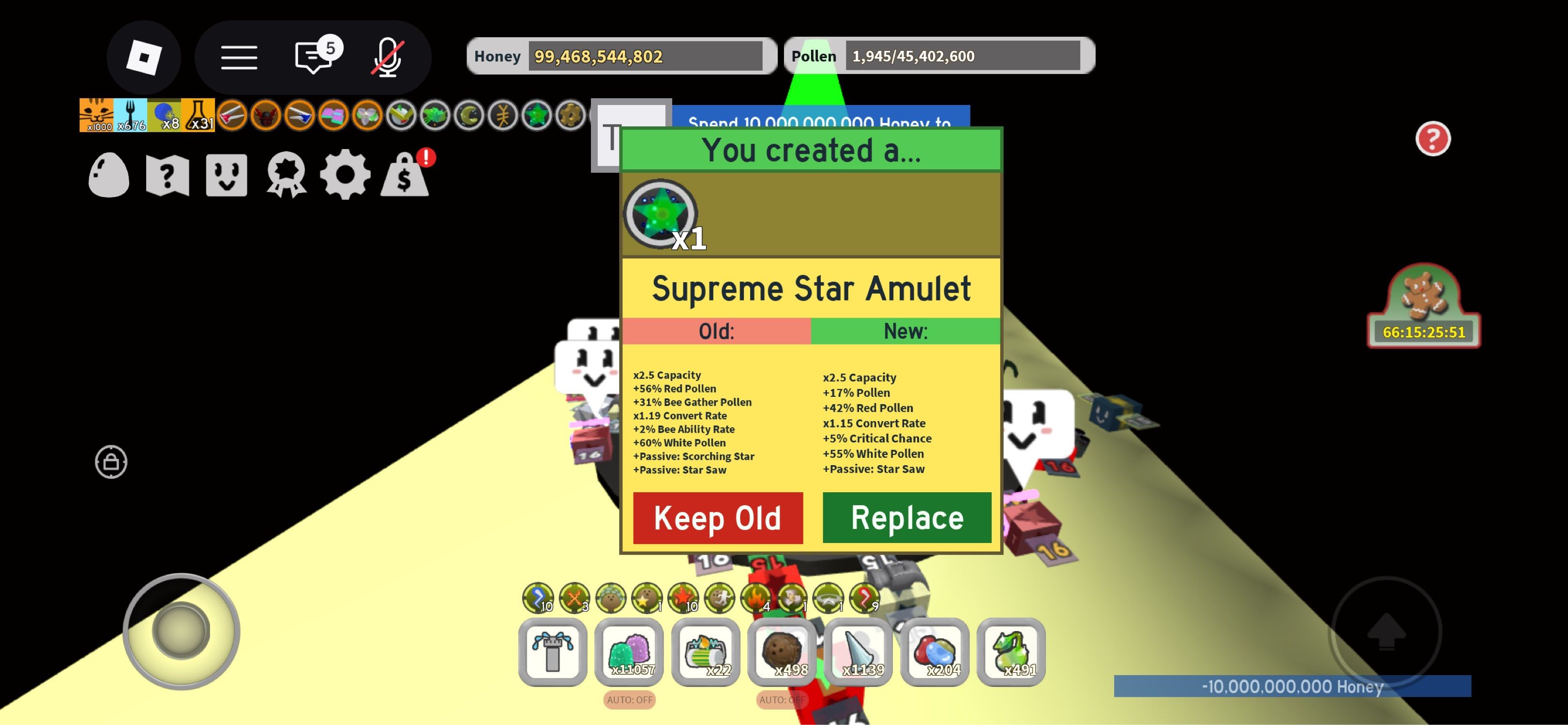Switch to the New stats column header
The image size is (1568, 725).
(x=905, y=331)
